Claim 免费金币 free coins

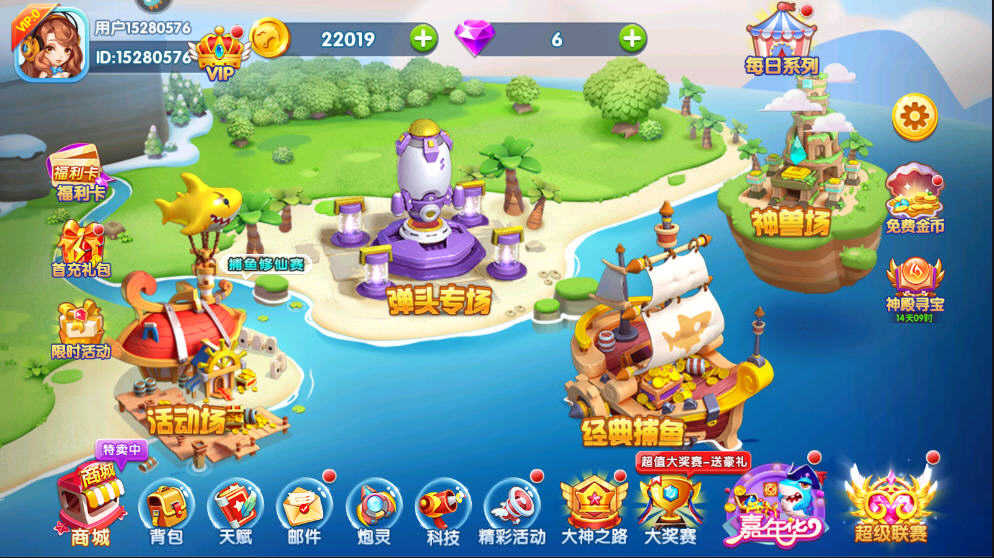point(914,198)
